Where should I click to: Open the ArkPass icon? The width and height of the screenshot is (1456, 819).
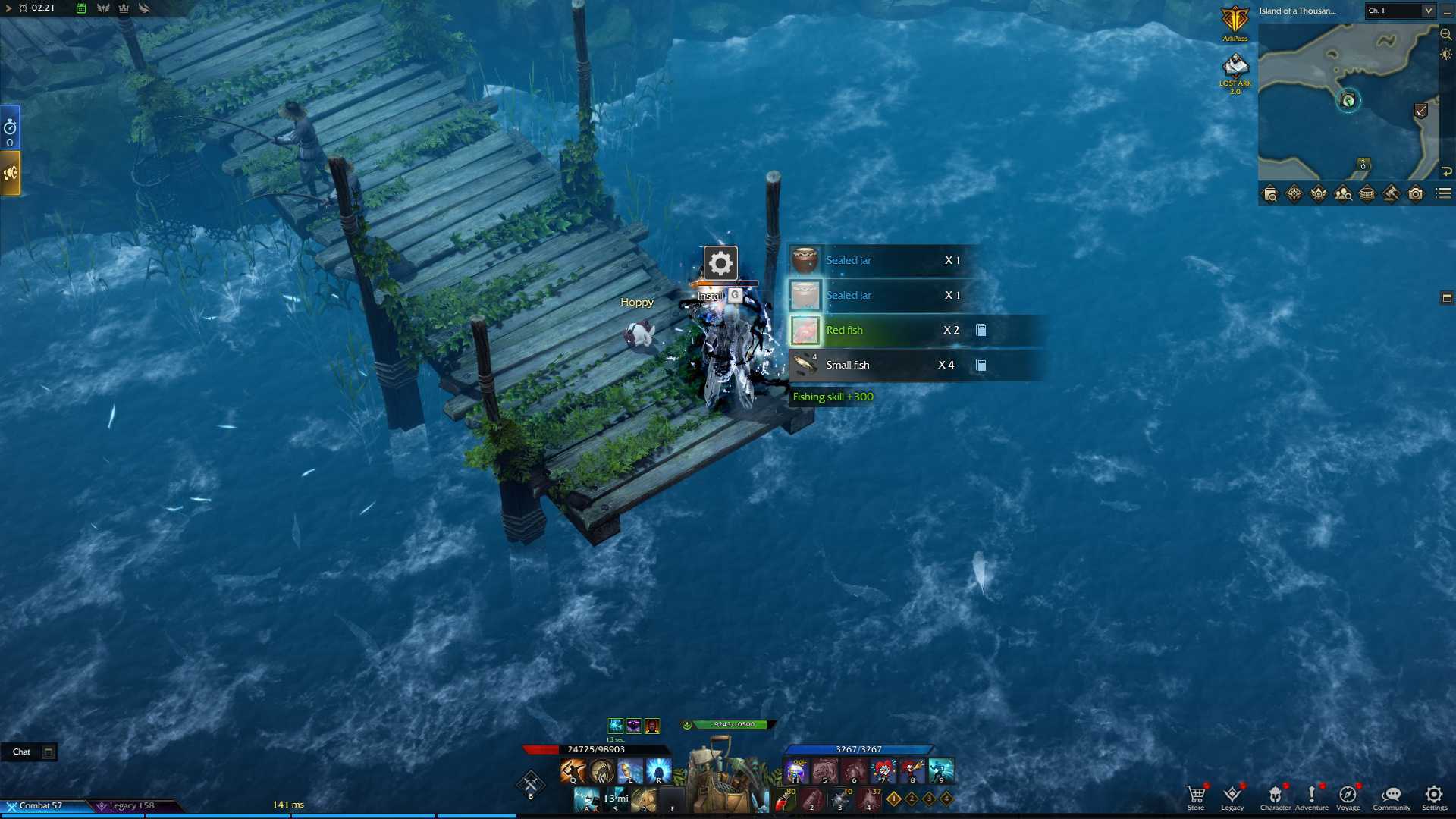(1235, 23)
